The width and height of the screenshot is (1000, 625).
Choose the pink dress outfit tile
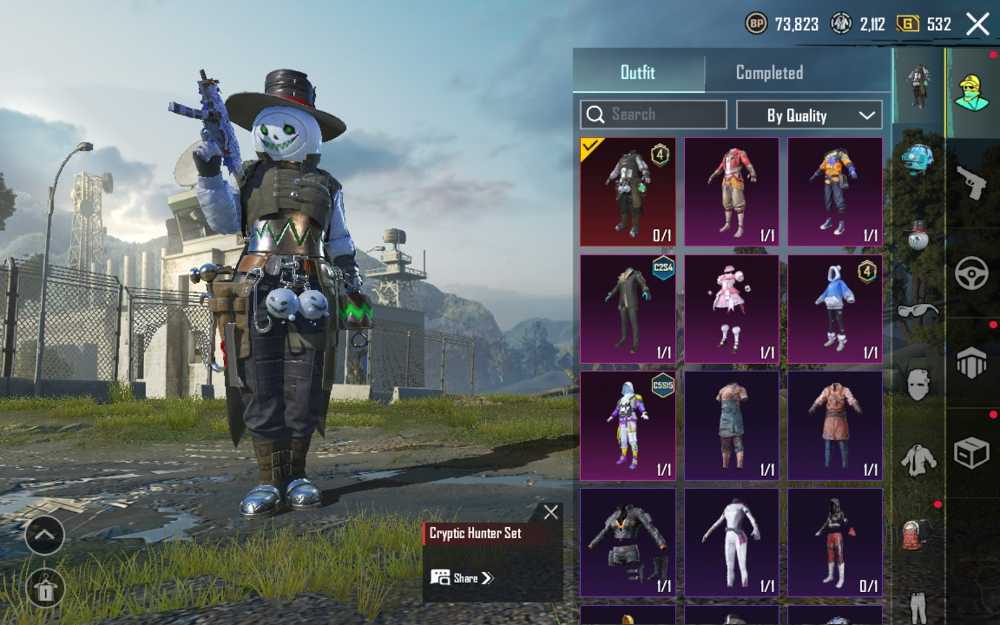[731, 308]
